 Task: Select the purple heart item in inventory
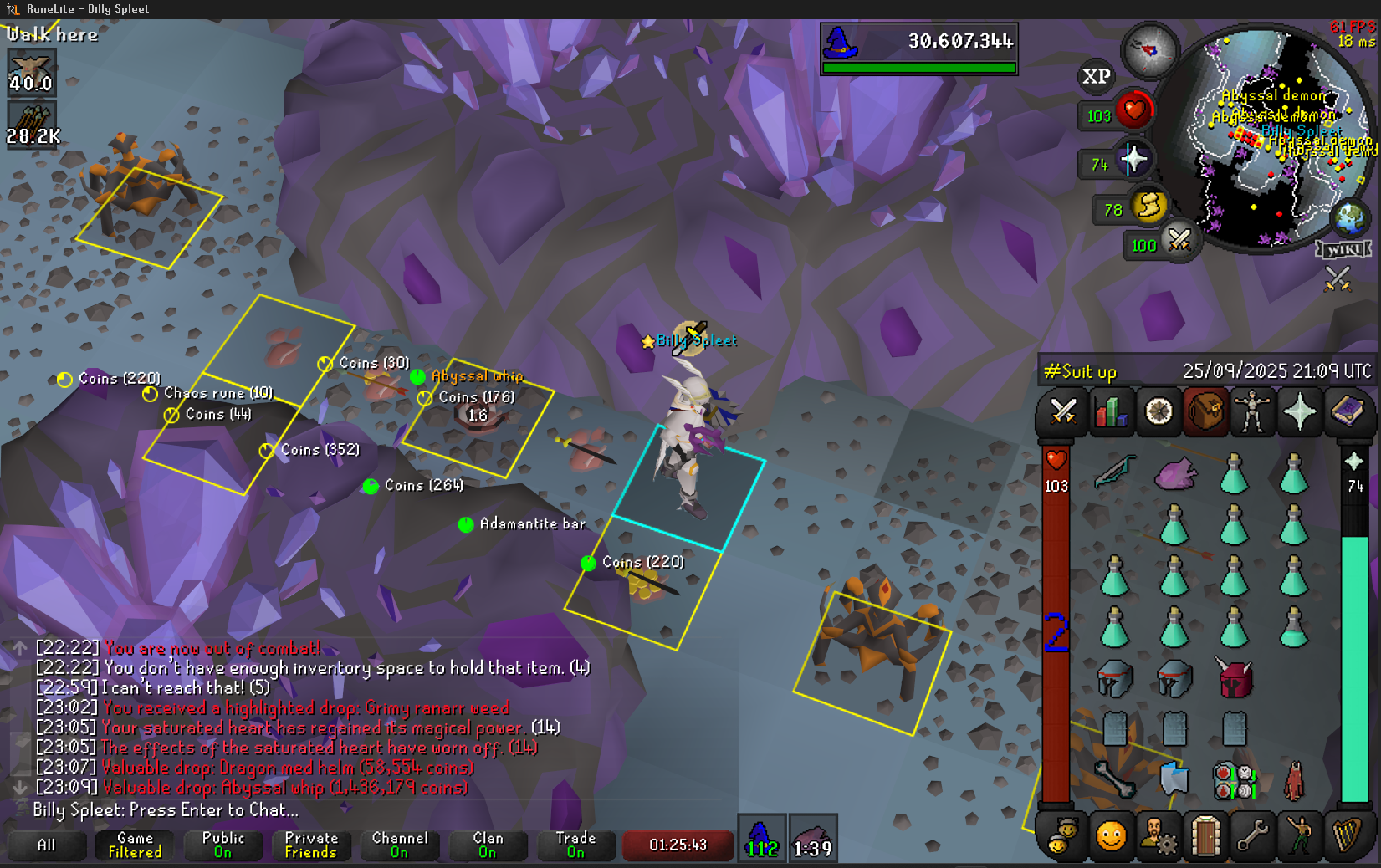(1174, 475)
